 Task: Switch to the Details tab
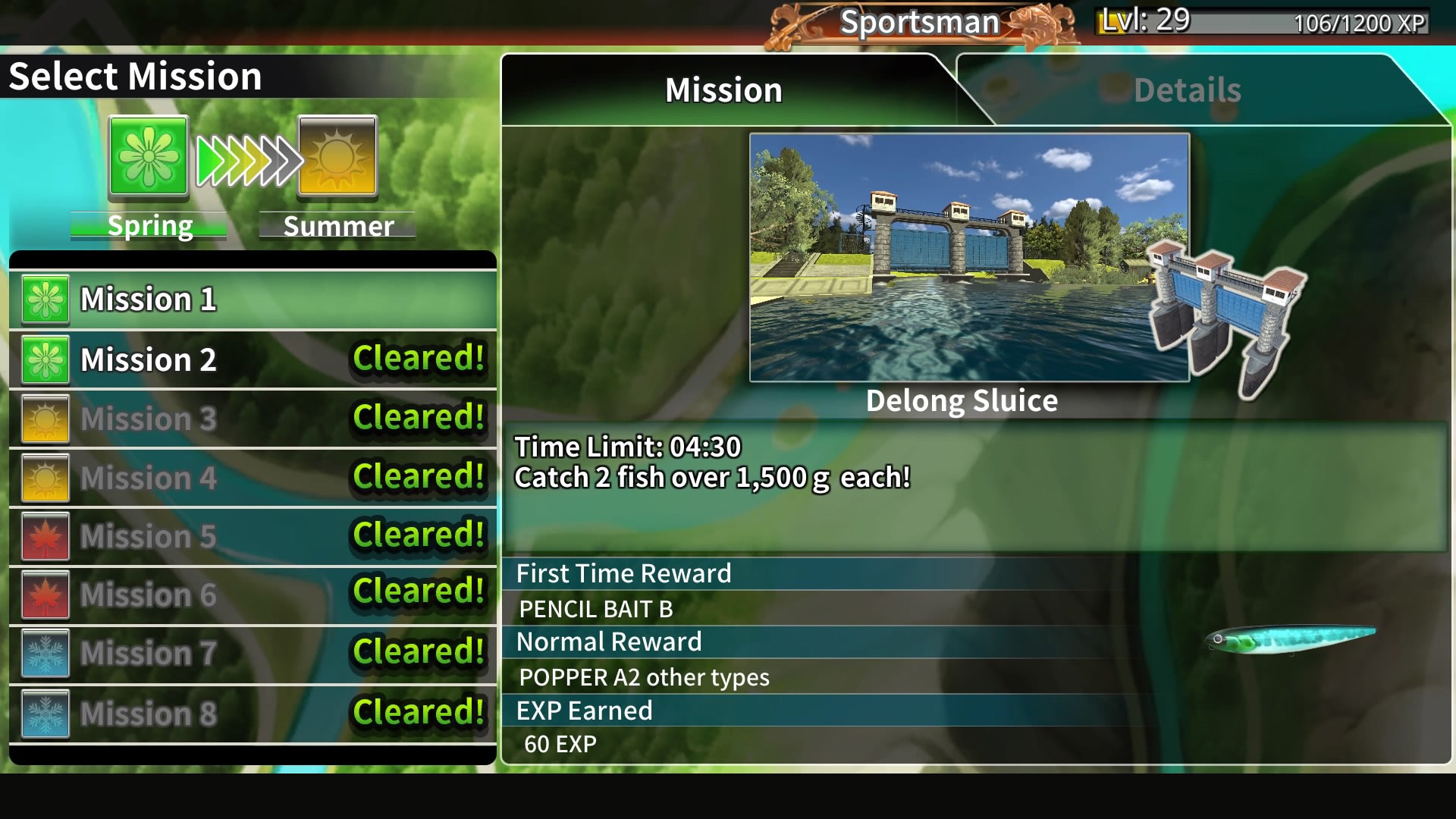pyautogui.click(x=1186, y=89)
